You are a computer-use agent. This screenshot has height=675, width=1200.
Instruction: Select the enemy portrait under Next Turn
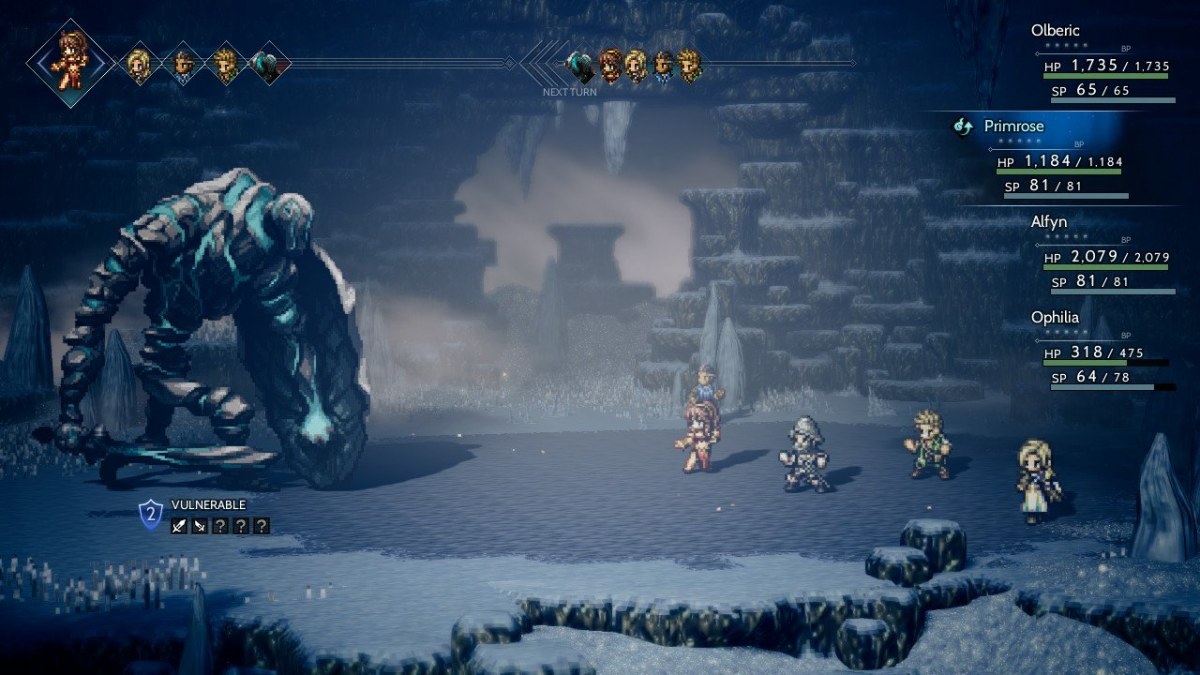click(x=579, y=67)
